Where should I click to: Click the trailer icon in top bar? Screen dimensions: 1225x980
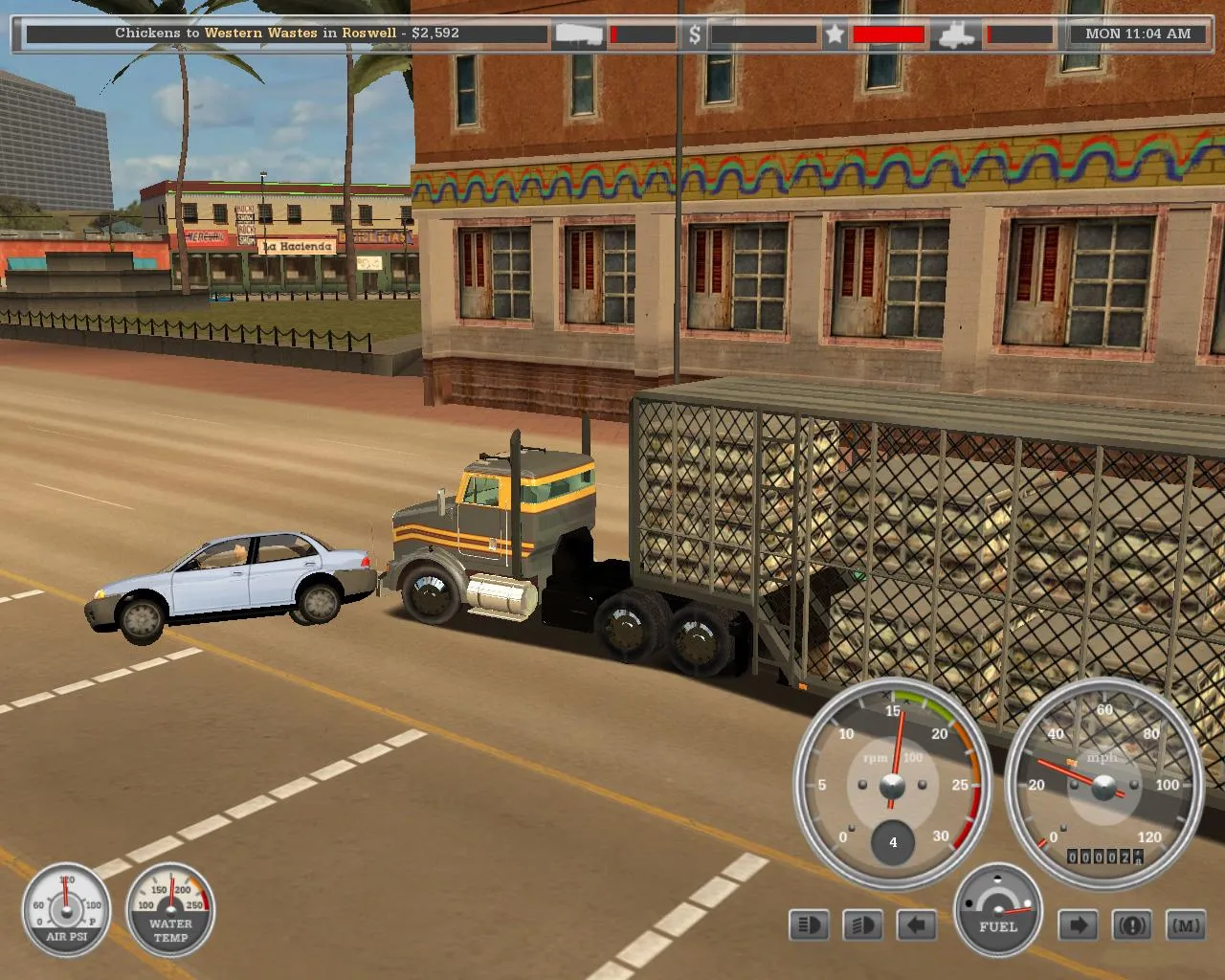tap(580, 34)
